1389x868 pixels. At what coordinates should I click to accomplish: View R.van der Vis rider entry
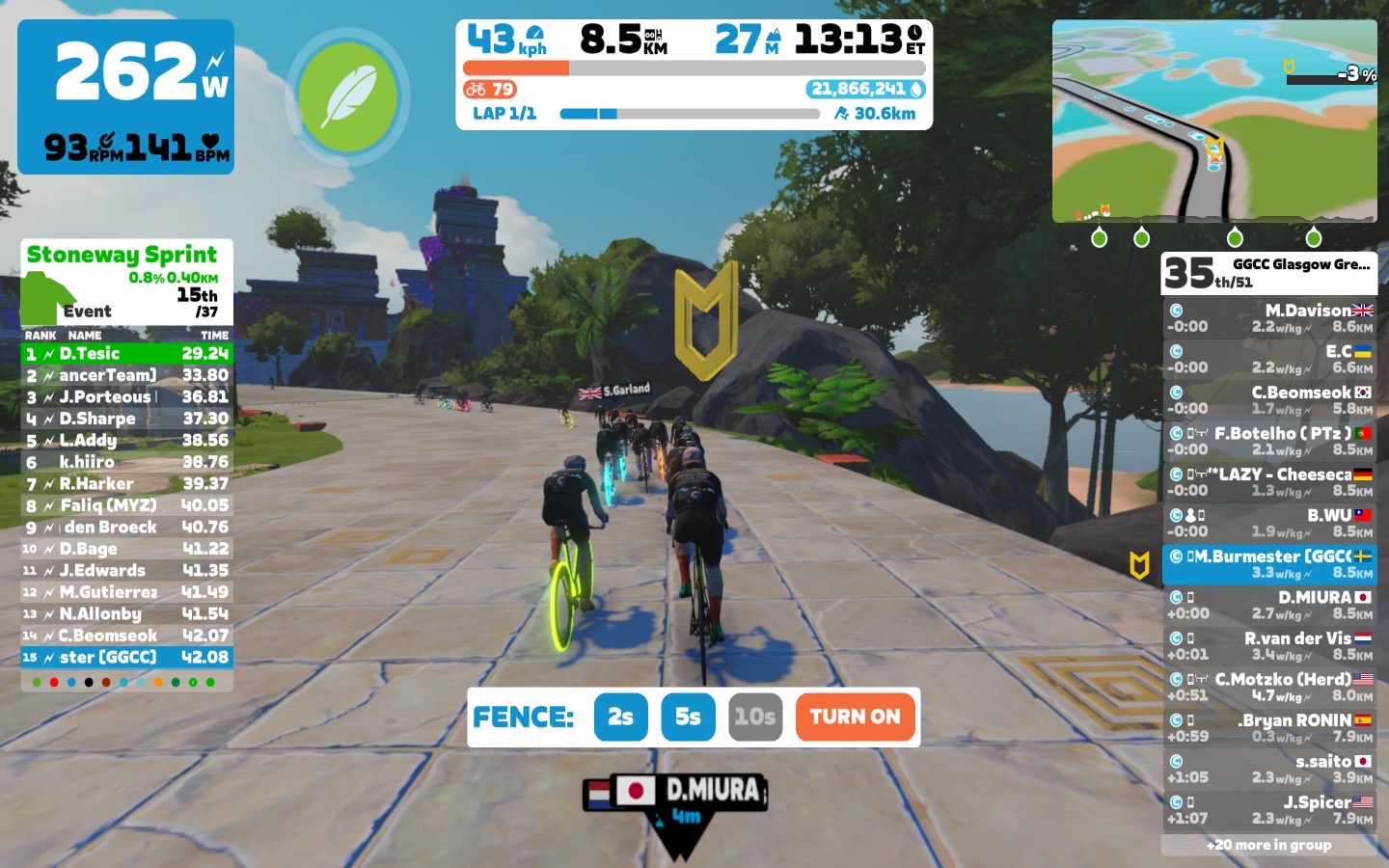point(1268,646)
